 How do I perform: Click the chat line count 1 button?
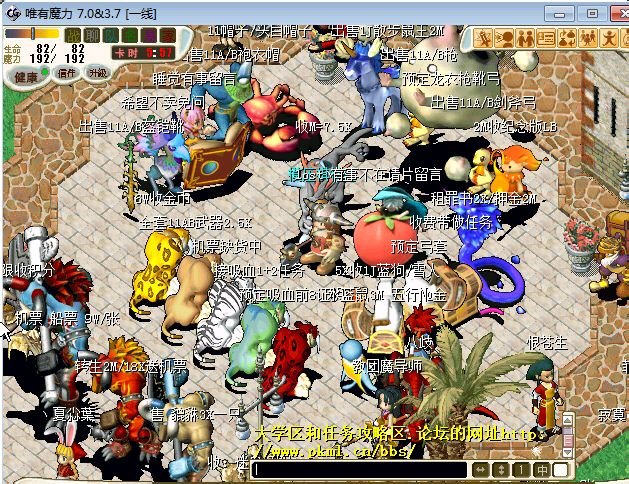pyautogui.click(x=520, y=470)
